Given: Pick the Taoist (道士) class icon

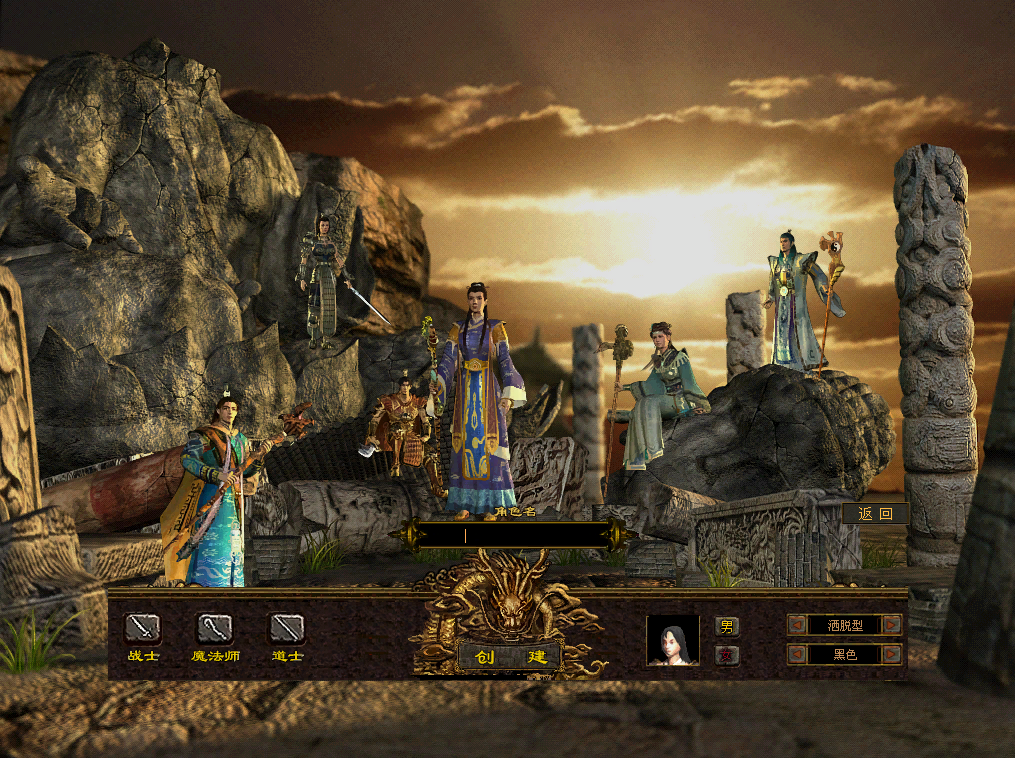Looking at the screenshot, I should [x=287, y=629].
